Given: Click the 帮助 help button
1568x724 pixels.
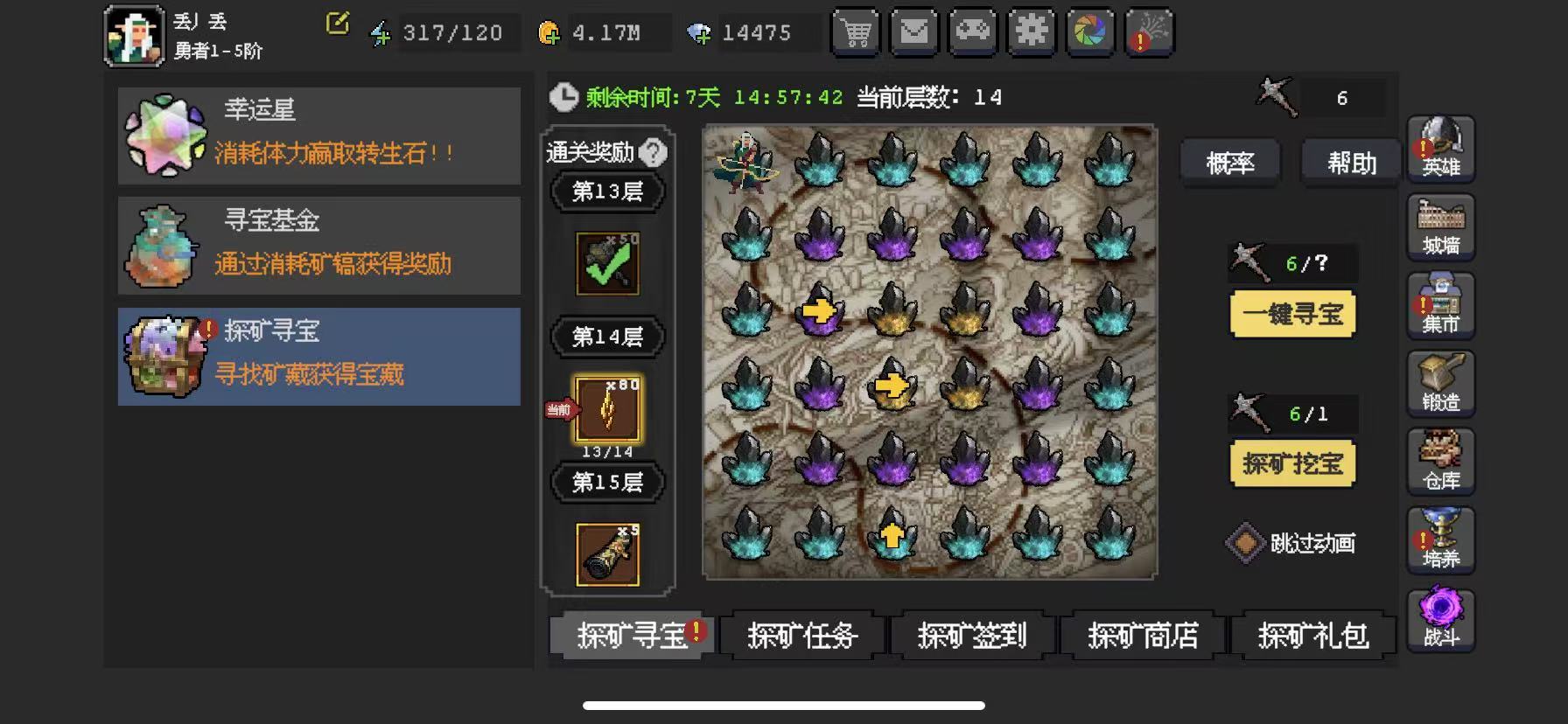Looking at the screenshot, I should click(1349, 163).
